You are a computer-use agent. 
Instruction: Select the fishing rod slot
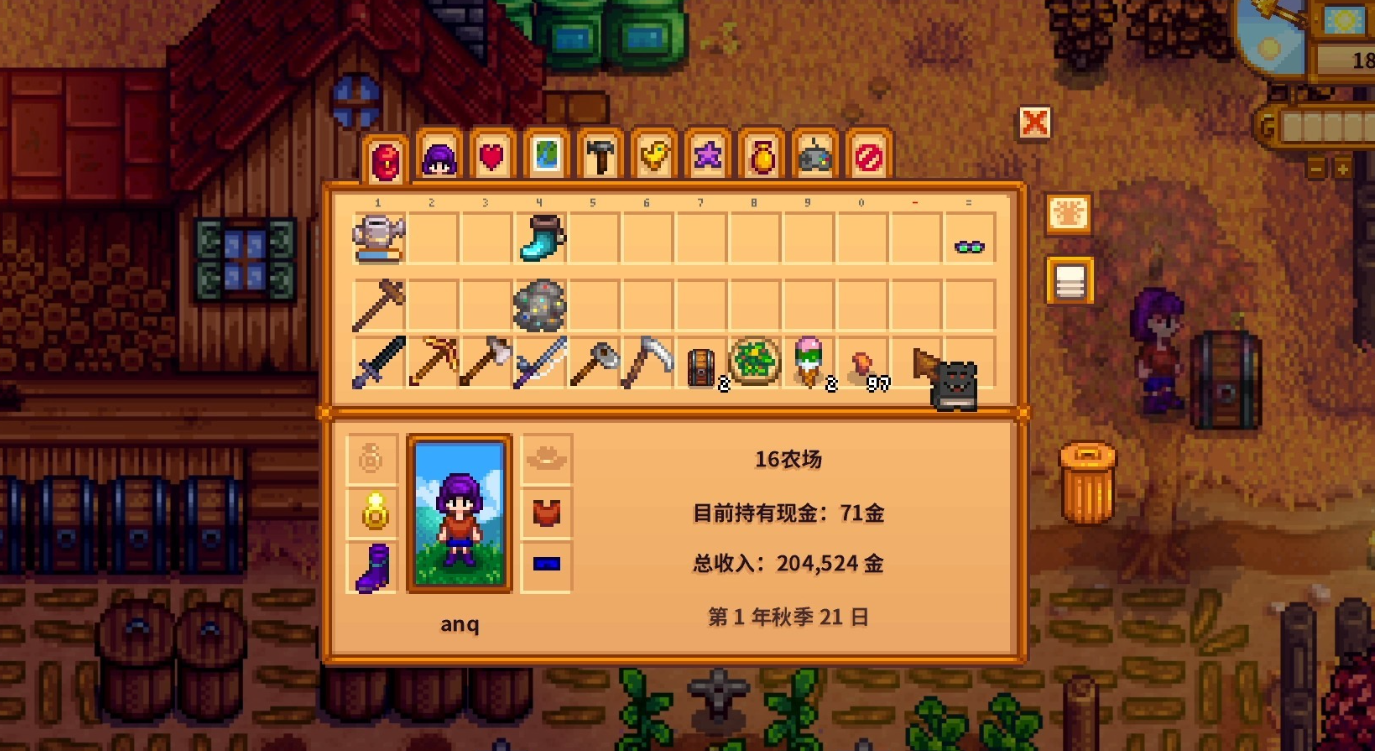pos(540,362)
